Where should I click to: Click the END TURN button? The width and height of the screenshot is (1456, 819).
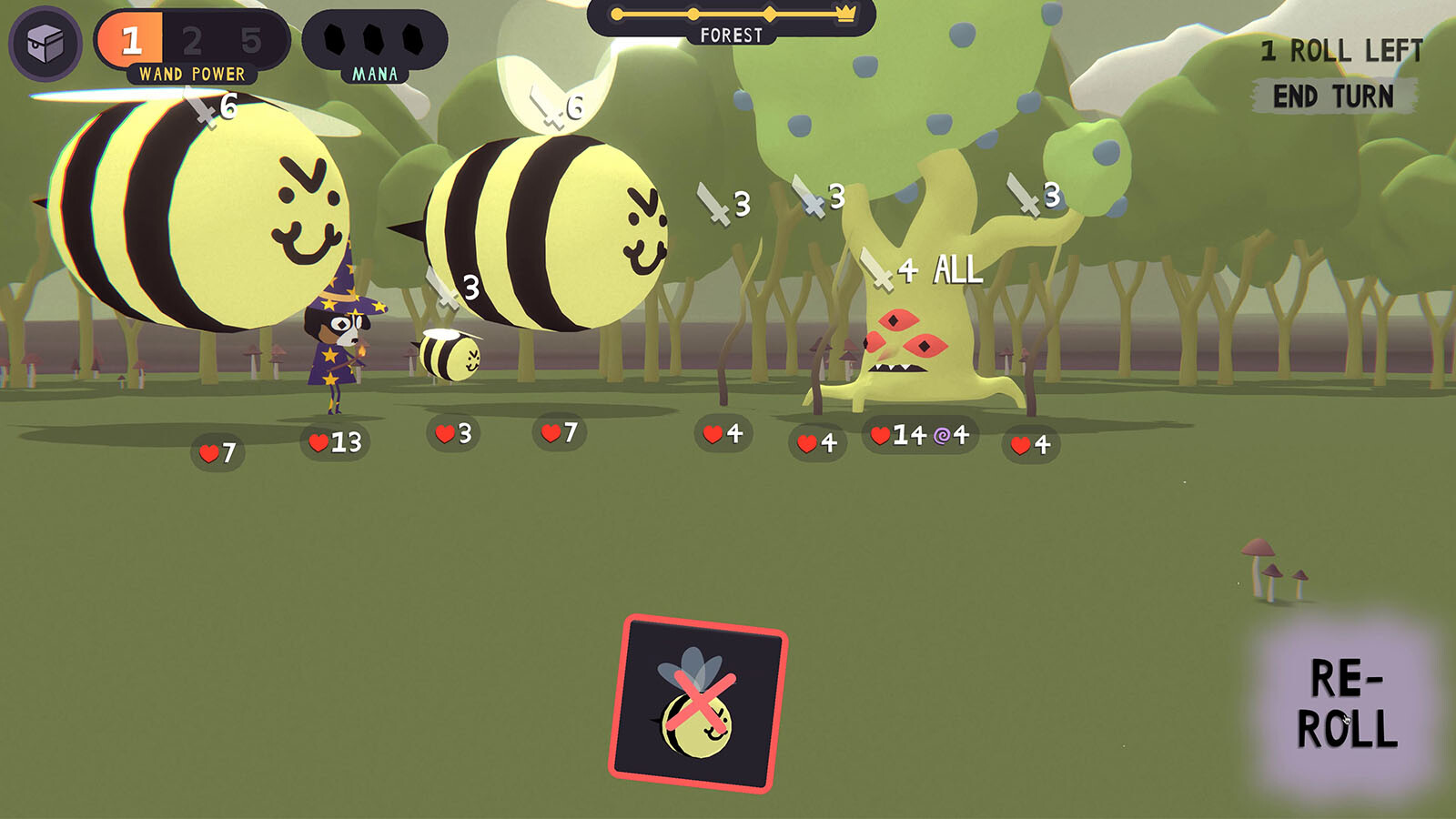point(1333,96)
